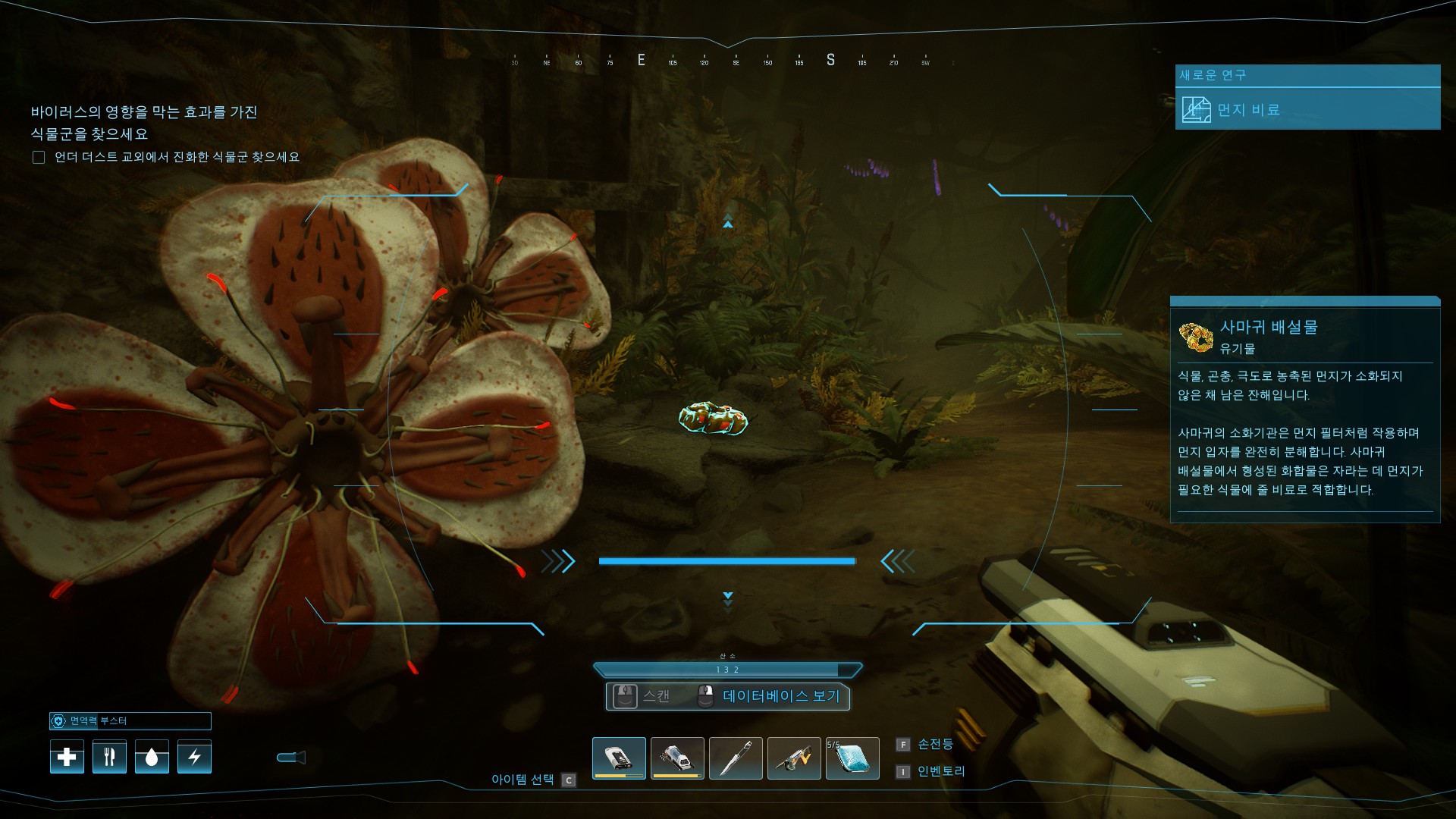Open 데이터베이스 보기 for the scanned item
The image size is (1456, 819).
780,696
